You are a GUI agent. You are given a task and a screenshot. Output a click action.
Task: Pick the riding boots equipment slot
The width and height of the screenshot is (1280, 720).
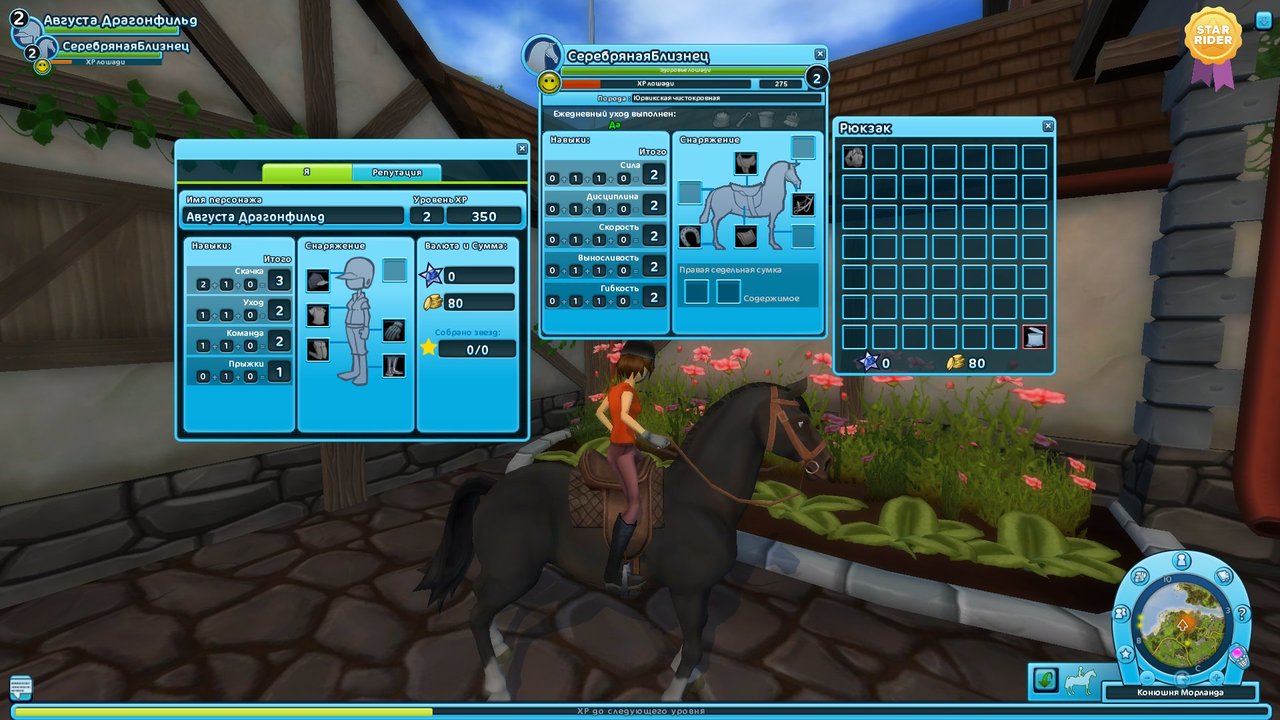pos(394,365)
